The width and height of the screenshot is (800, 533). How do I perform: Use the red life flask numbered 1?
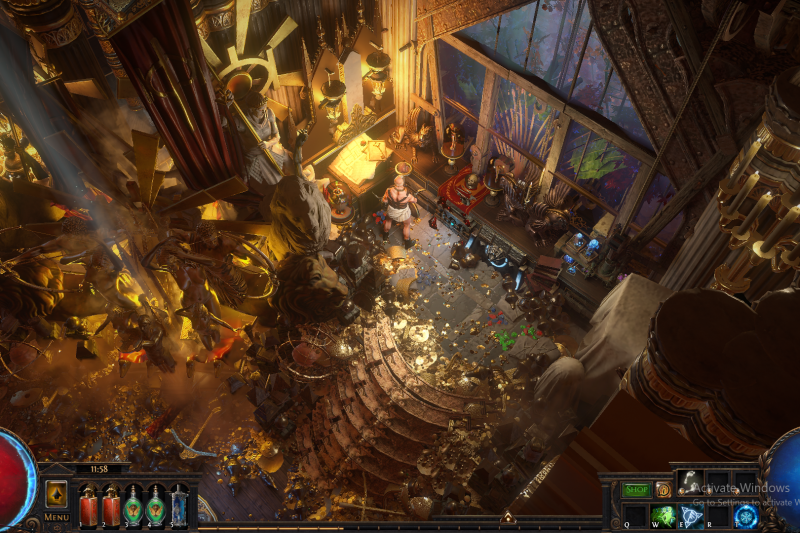88,504
